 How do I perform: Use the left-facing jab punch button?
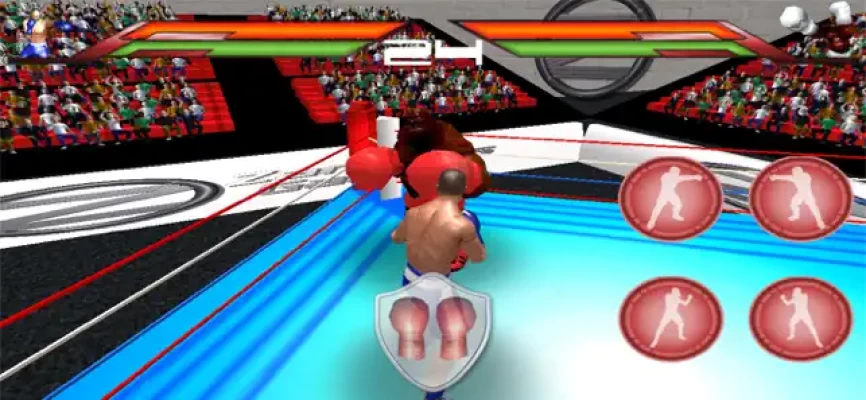tap(800, 198)
